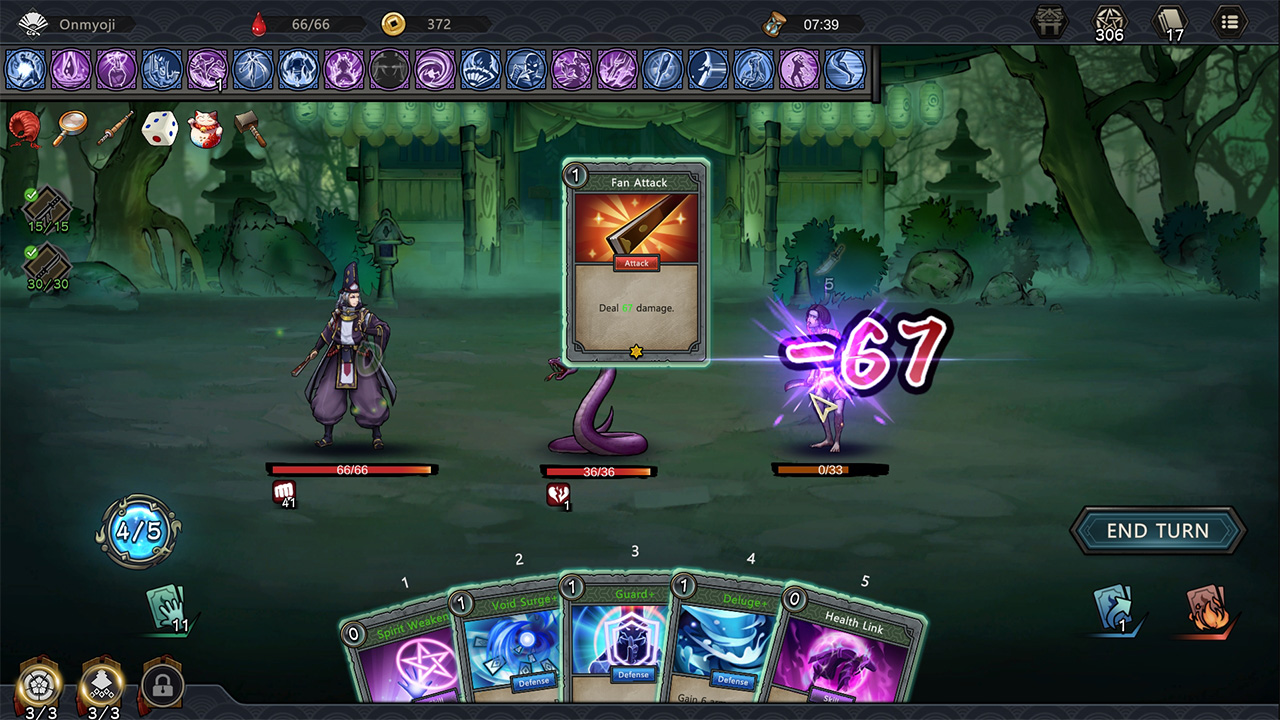Screen dimensions: 1280x720
Task: Expand the first buff icon in top row
Action: point(24,70)
